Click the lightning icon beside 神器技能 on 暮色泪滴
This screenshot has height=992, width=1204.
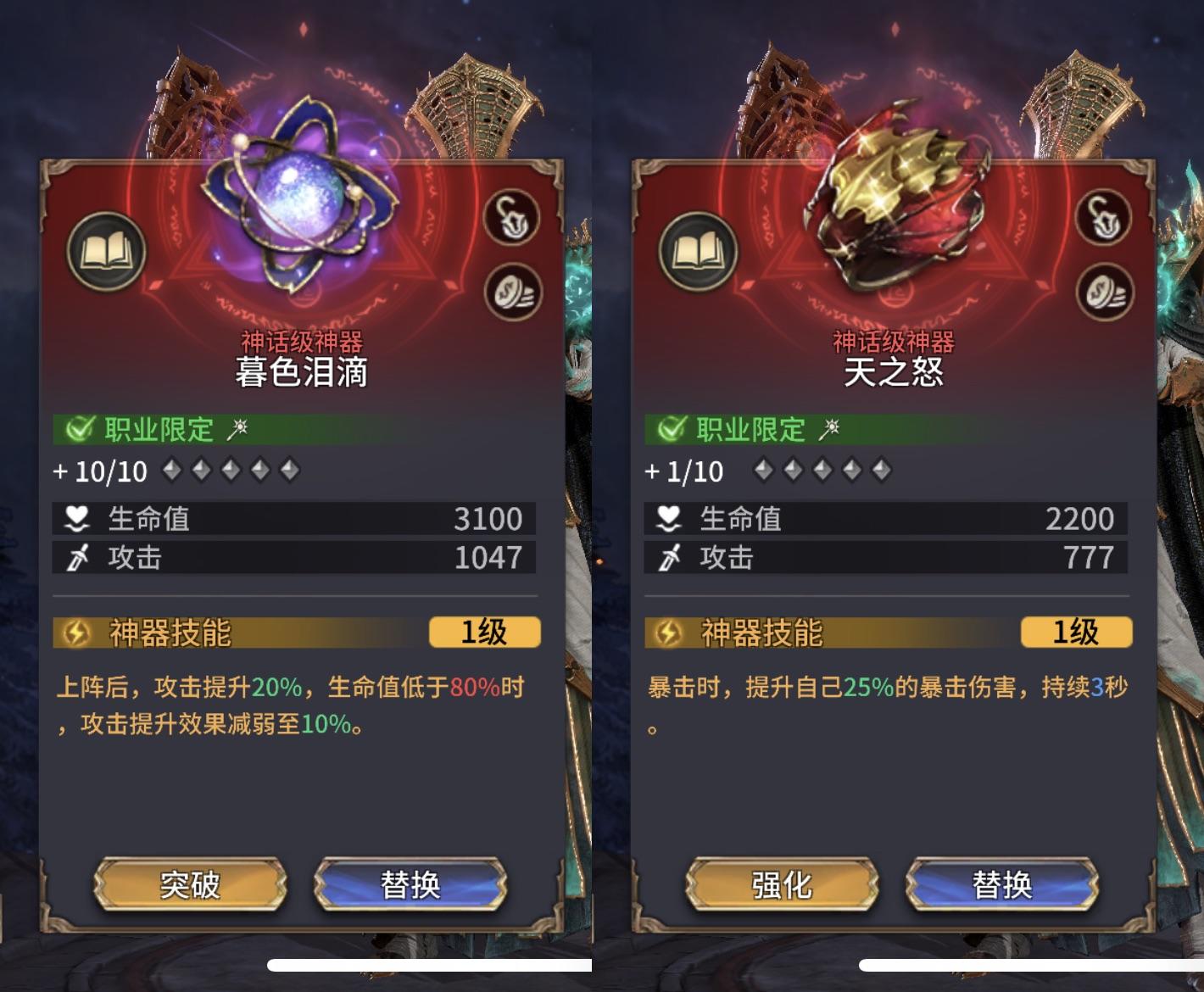tap(76, 633)
